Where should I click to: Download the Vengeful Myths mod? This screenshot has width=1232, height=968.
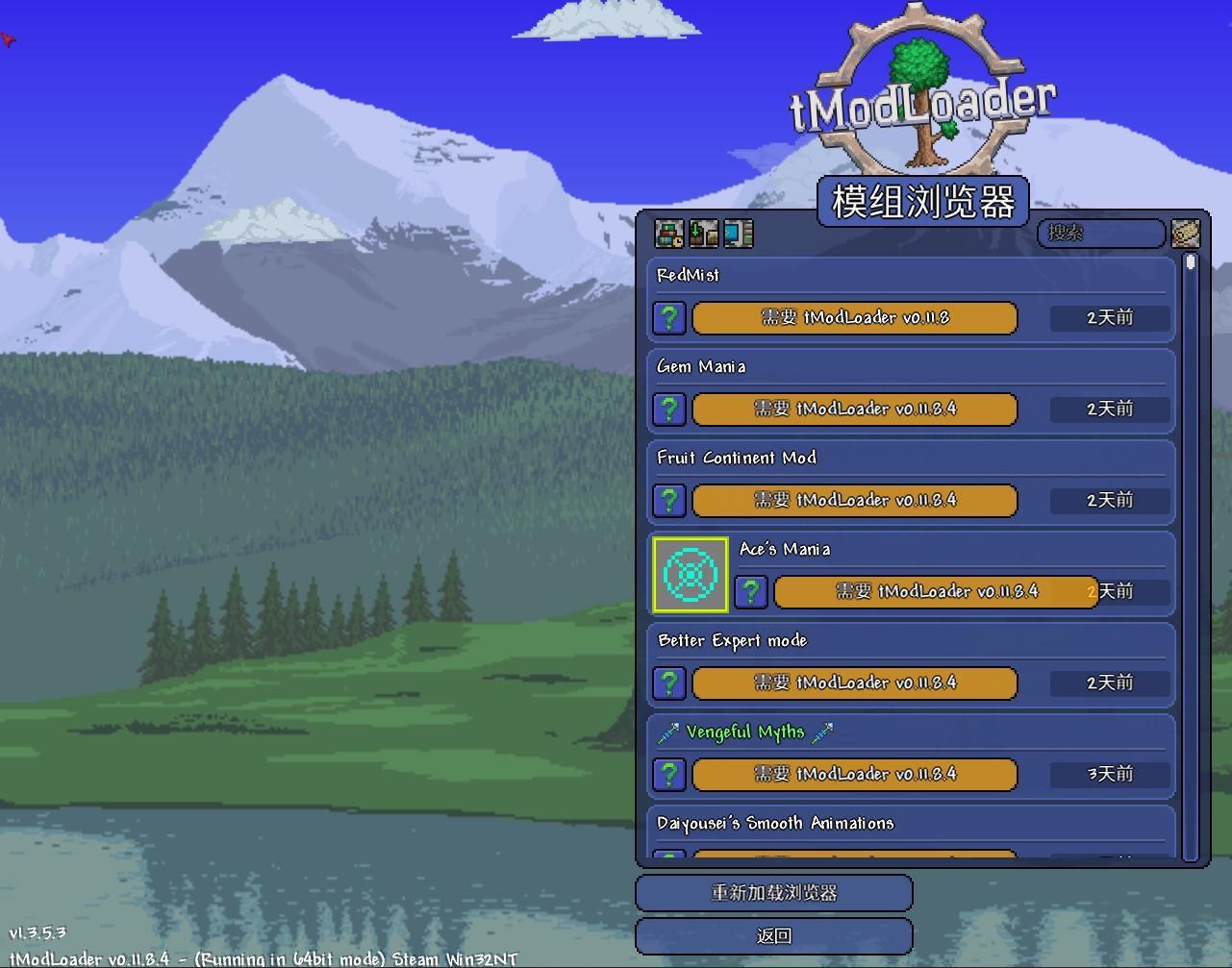853,775
